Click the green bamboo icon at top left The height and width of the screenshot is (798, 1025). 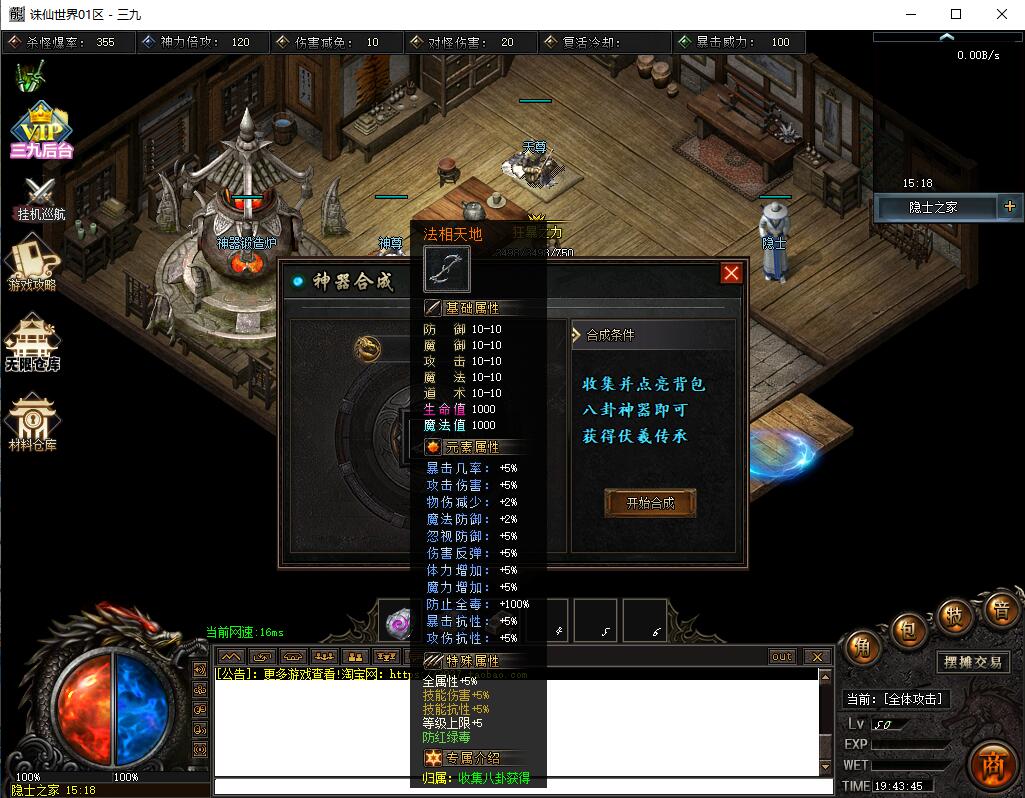tap(30, 75)
